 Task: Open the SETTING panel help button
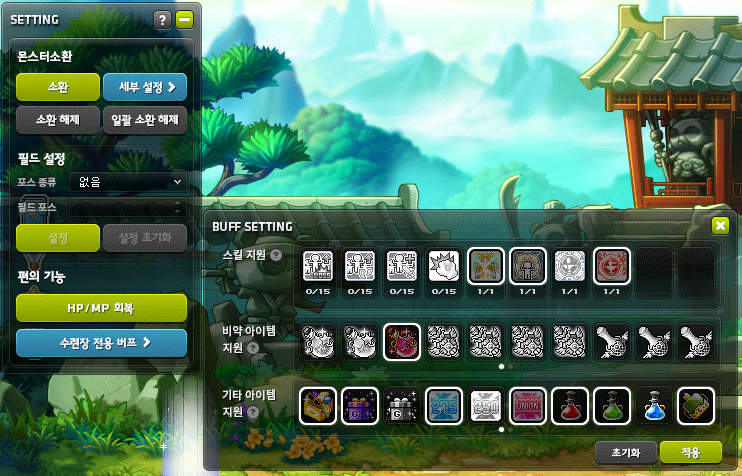[x=163, y=19]
